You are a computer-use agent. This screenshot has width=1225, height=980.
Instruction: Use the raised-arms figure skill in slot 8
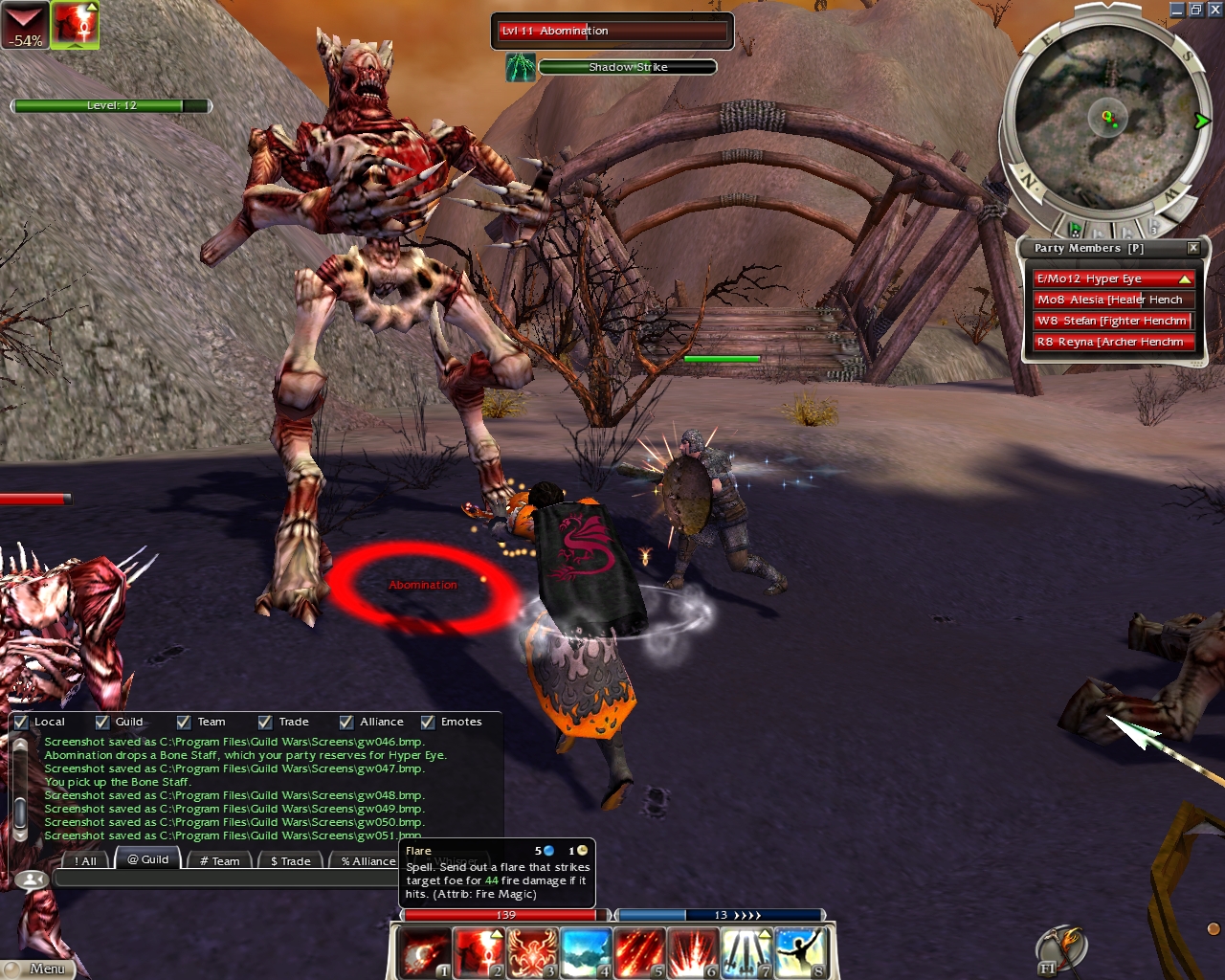(x=800, y=953)
